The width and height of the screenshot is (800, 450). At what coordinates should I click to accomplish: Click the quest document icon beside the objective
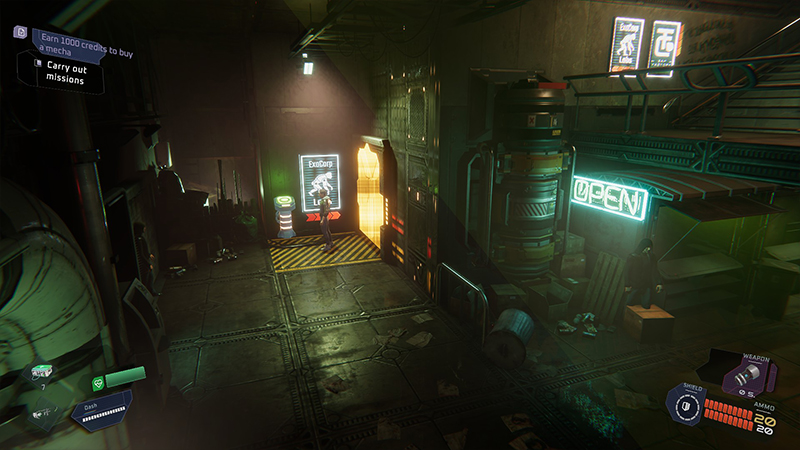pyautogui.click(x=20, y=33)
